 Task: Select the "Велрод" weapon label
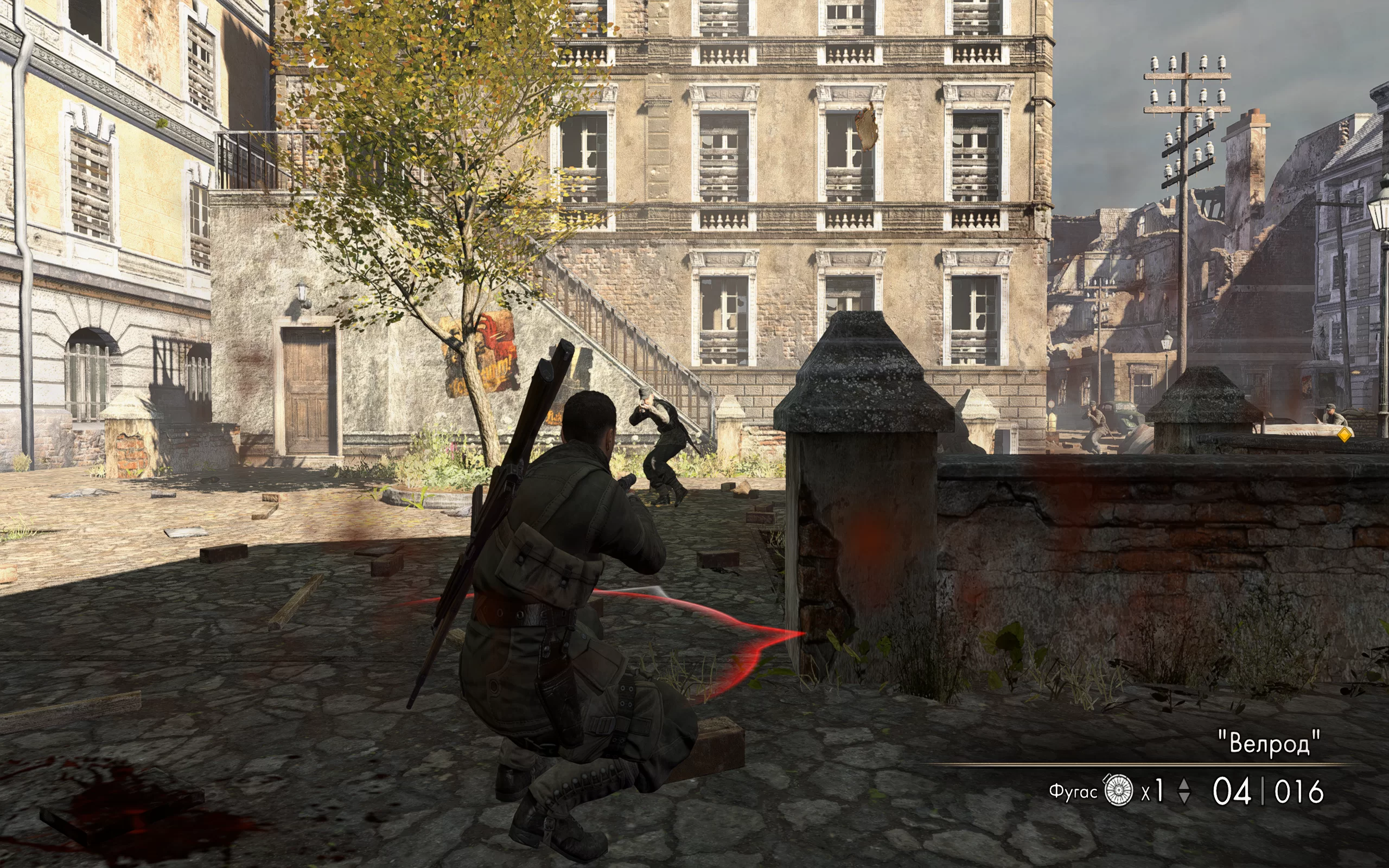(1270, 743)
